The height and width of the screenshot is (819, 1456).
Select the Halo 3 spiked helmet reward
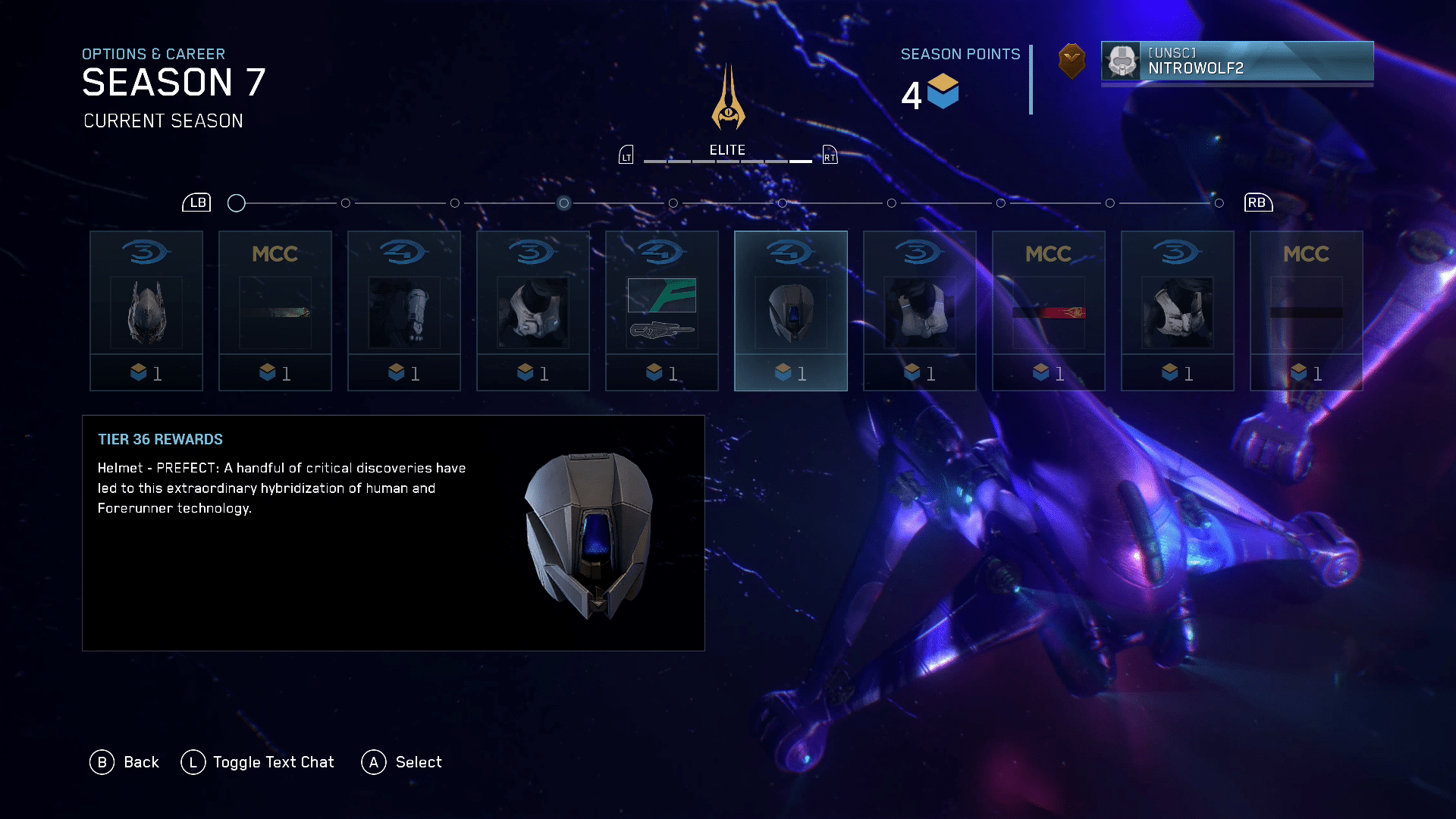(x=146, y=311)
